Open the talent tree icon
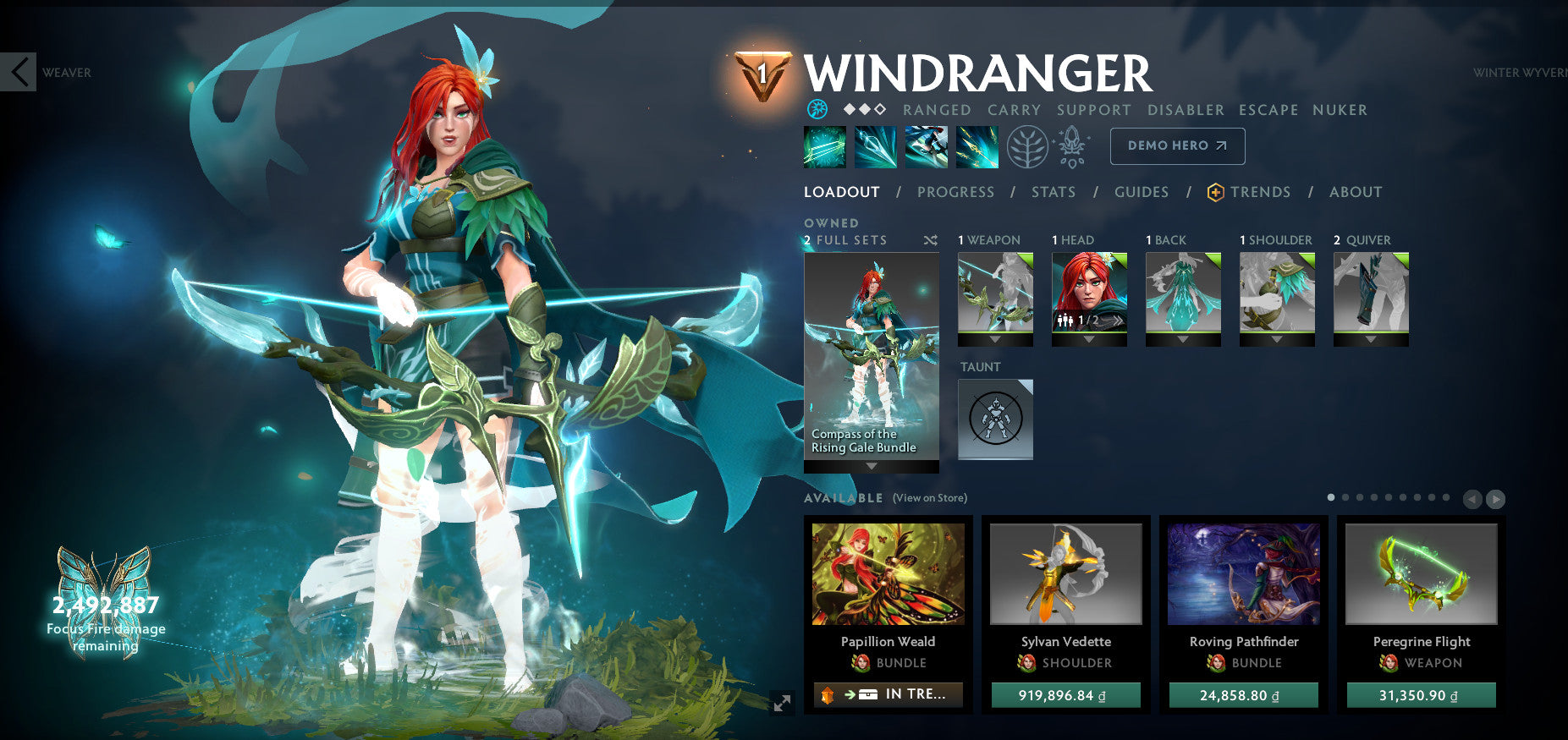The image size is (1568, 740). coord(1026,145)
